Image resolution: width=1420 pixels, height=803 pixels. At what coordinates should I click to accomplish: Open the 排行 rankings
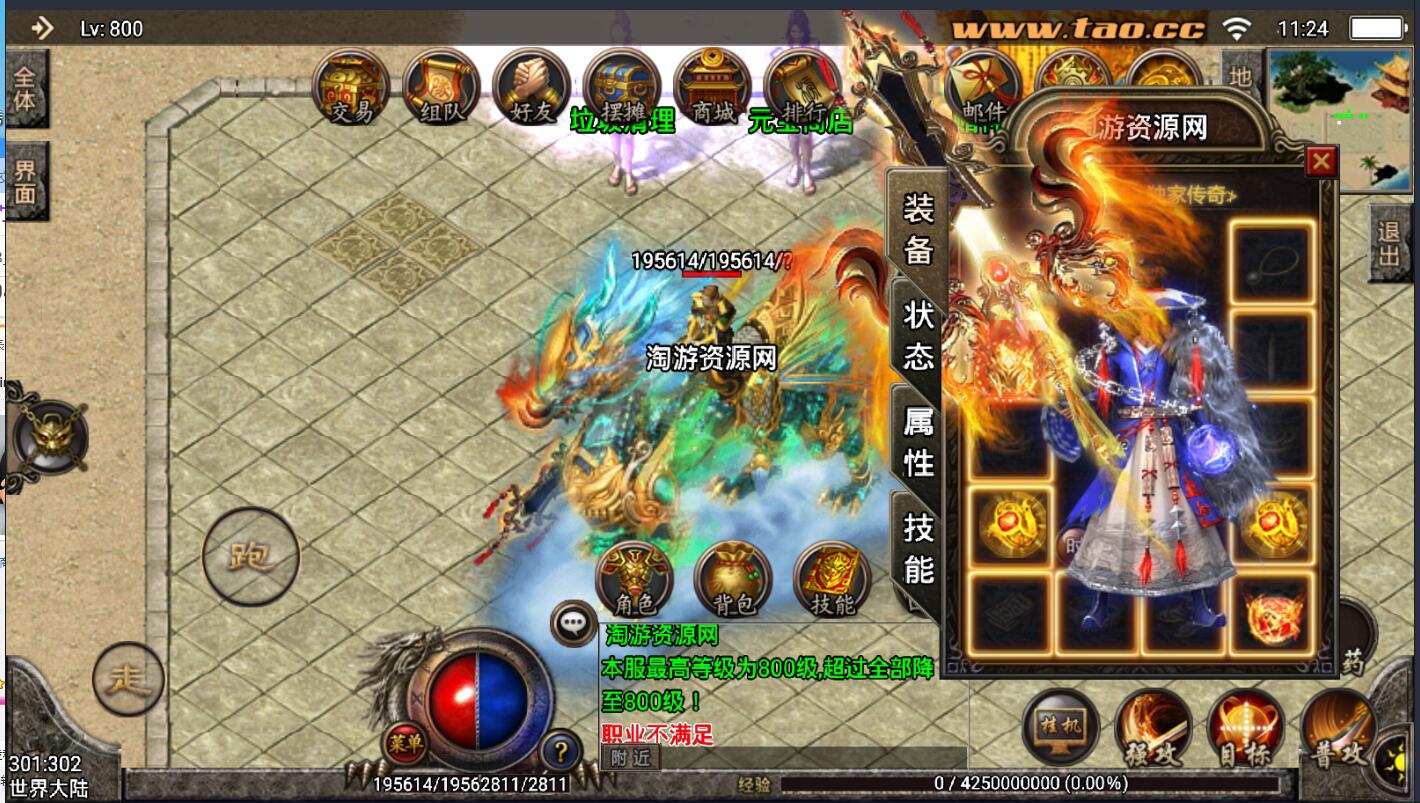click(x=802, y=88)
